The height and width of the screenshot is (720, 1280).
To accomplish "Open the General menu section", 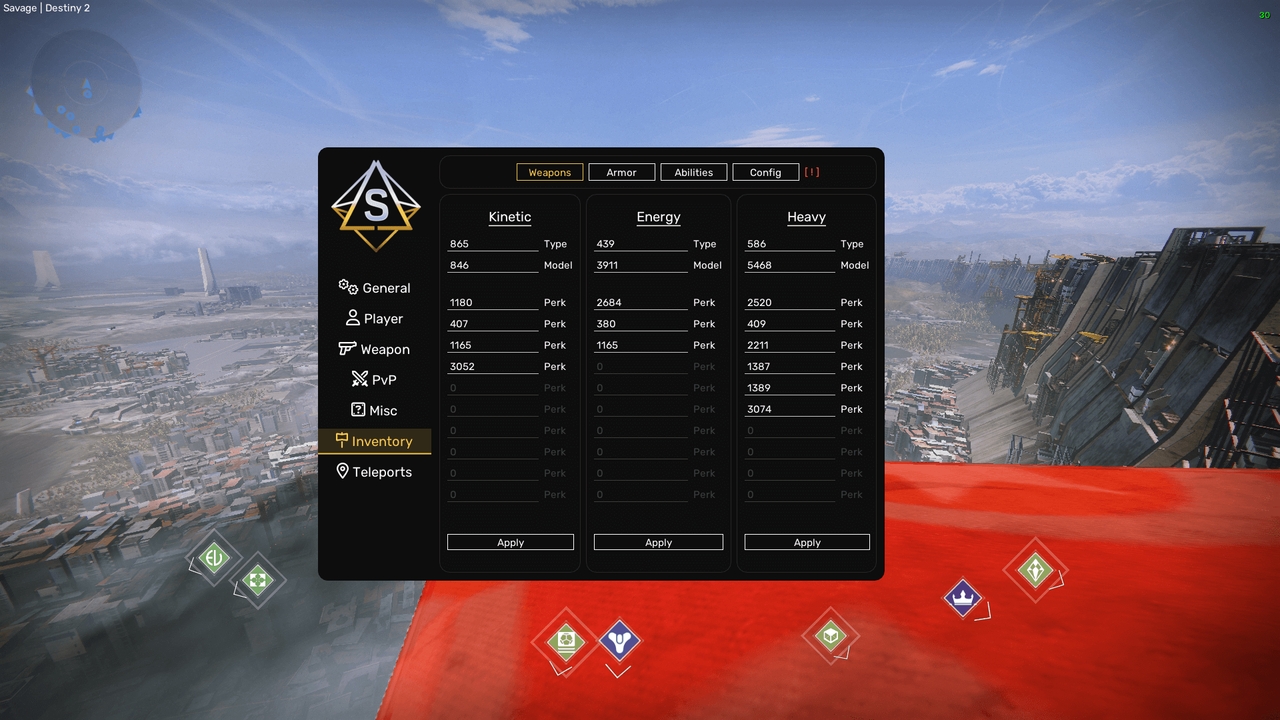I will pos(375,288).
